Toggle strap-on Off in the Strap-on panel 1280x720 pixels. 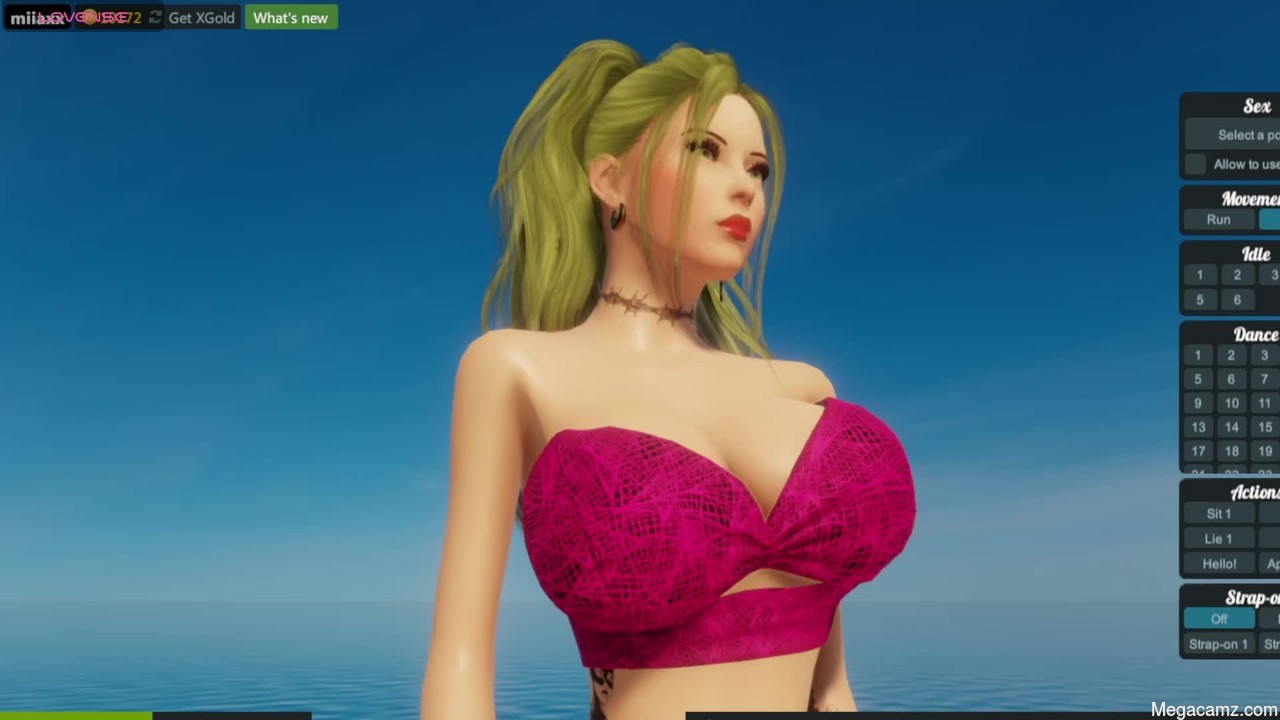pos(1218,619)
